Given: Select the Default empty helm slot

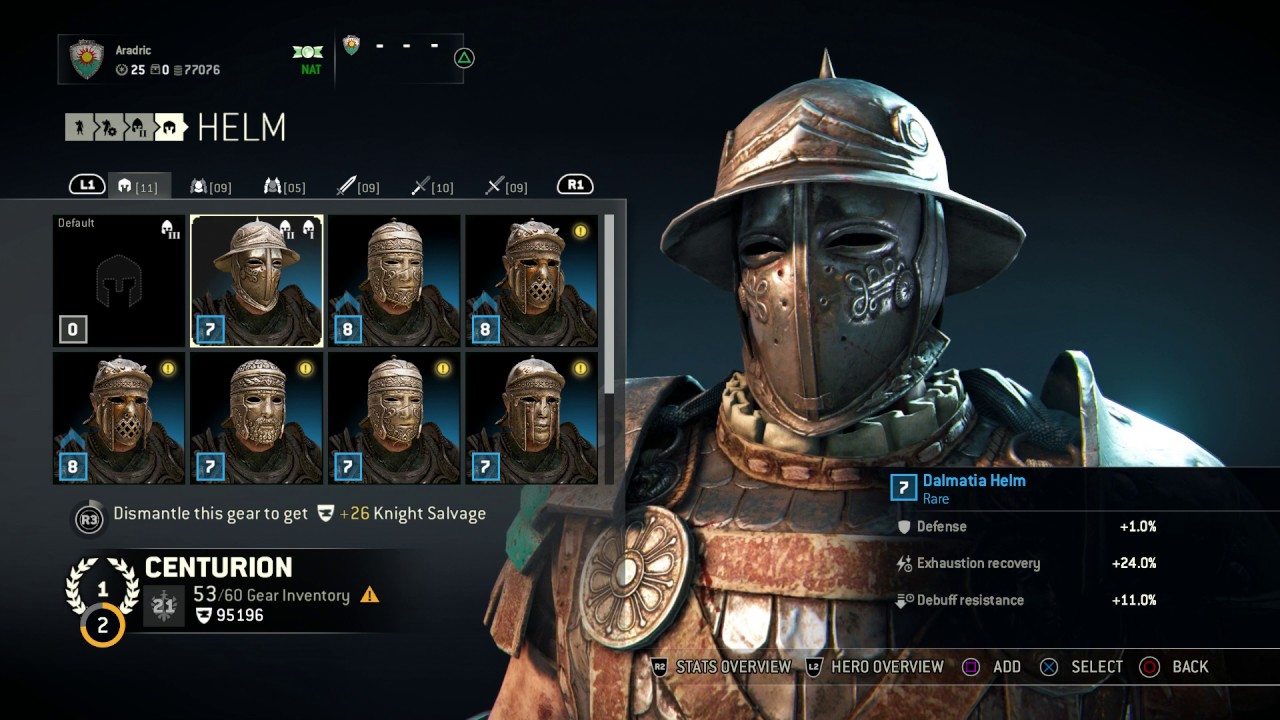Looking at the screenshot, I should click(119, 281).
